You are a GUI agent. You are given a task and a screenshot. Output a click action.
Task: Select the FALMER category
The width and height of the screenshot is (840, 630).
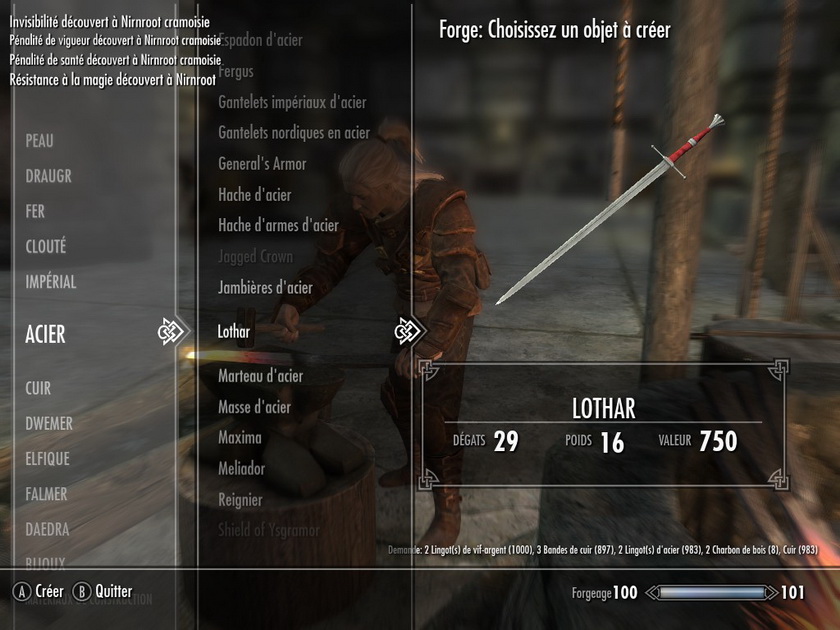tap(47, 494)
